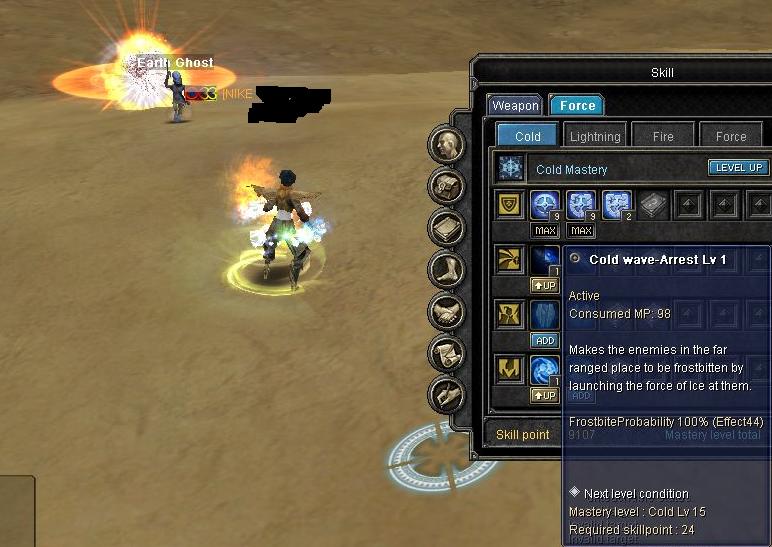Click the ADD button for the ice skill

pyautogui.click(x=545, y=340)
